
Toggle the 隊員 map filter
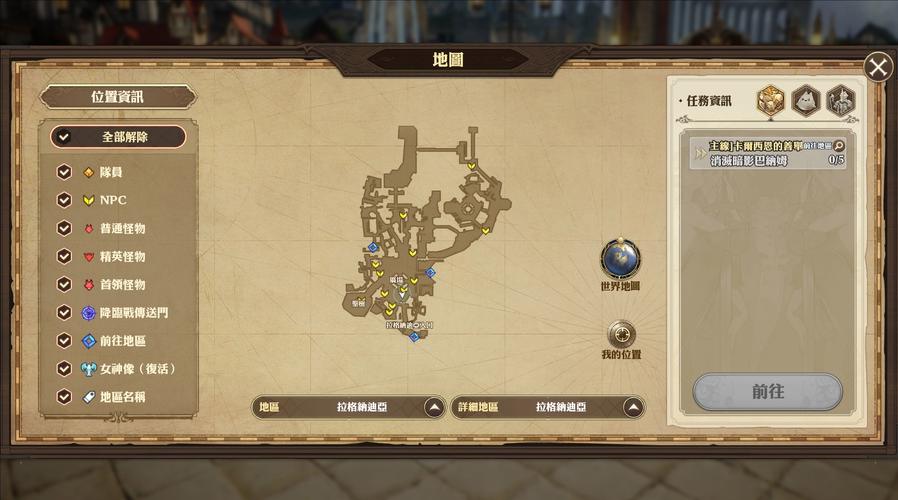(x=64, y=172)
